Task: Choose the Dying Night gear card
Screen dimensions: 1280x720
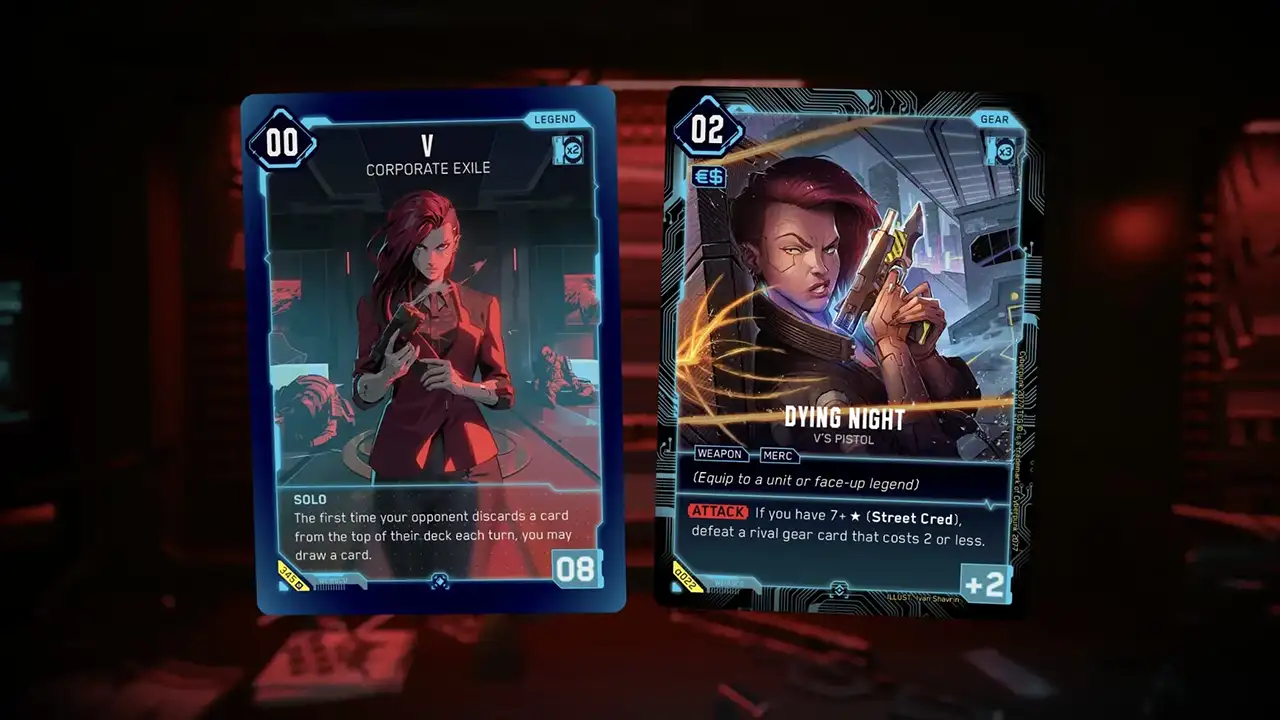Action: click(849, 350)
